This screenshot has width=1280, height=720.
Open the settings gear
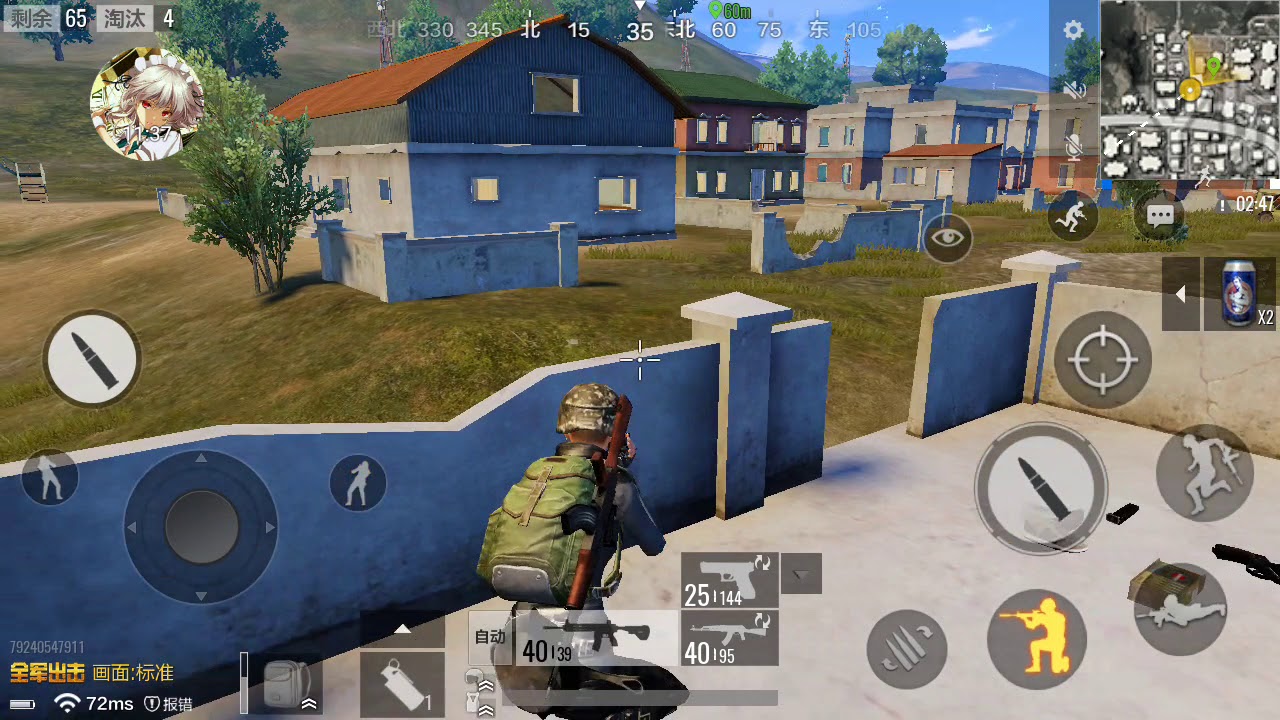tap(1072, 29)
